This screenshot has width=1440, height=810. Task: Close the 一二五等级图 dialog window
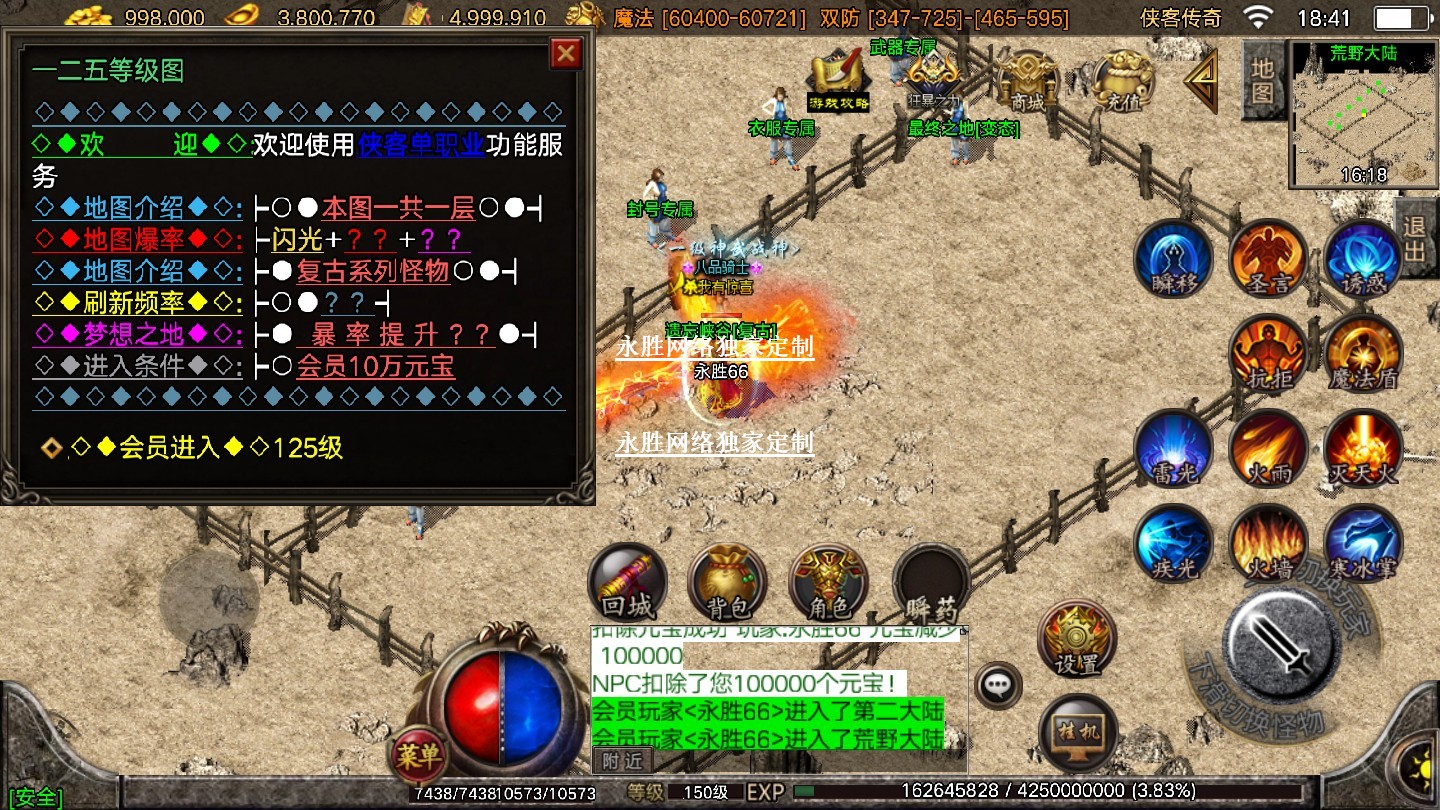[x=566, y=53]
